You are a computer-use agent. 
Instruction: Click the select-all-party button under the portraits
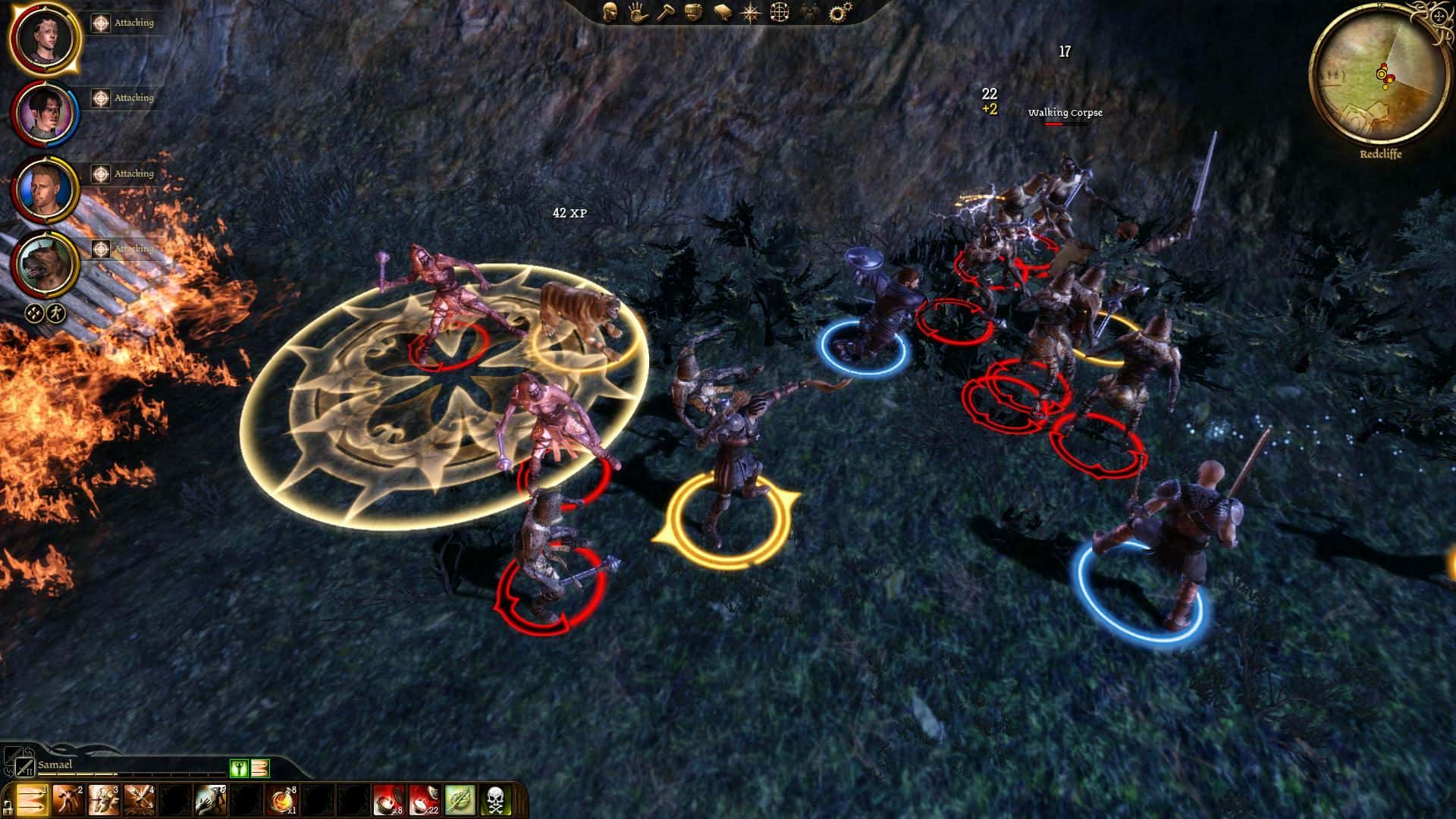click(34, 312)
